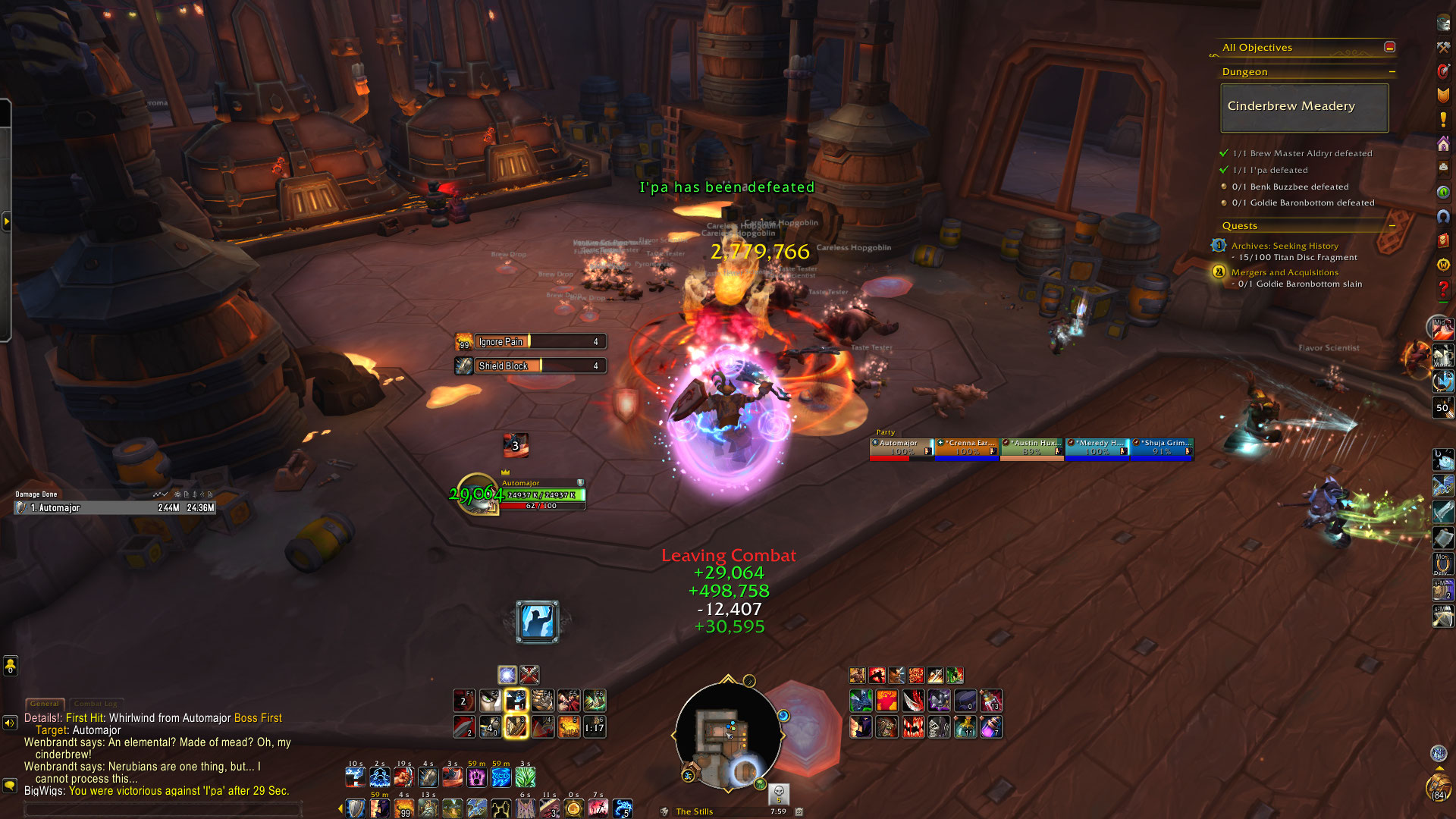
Task: Open the crossed hammers professions micro button
Action: coord(1443,47)
